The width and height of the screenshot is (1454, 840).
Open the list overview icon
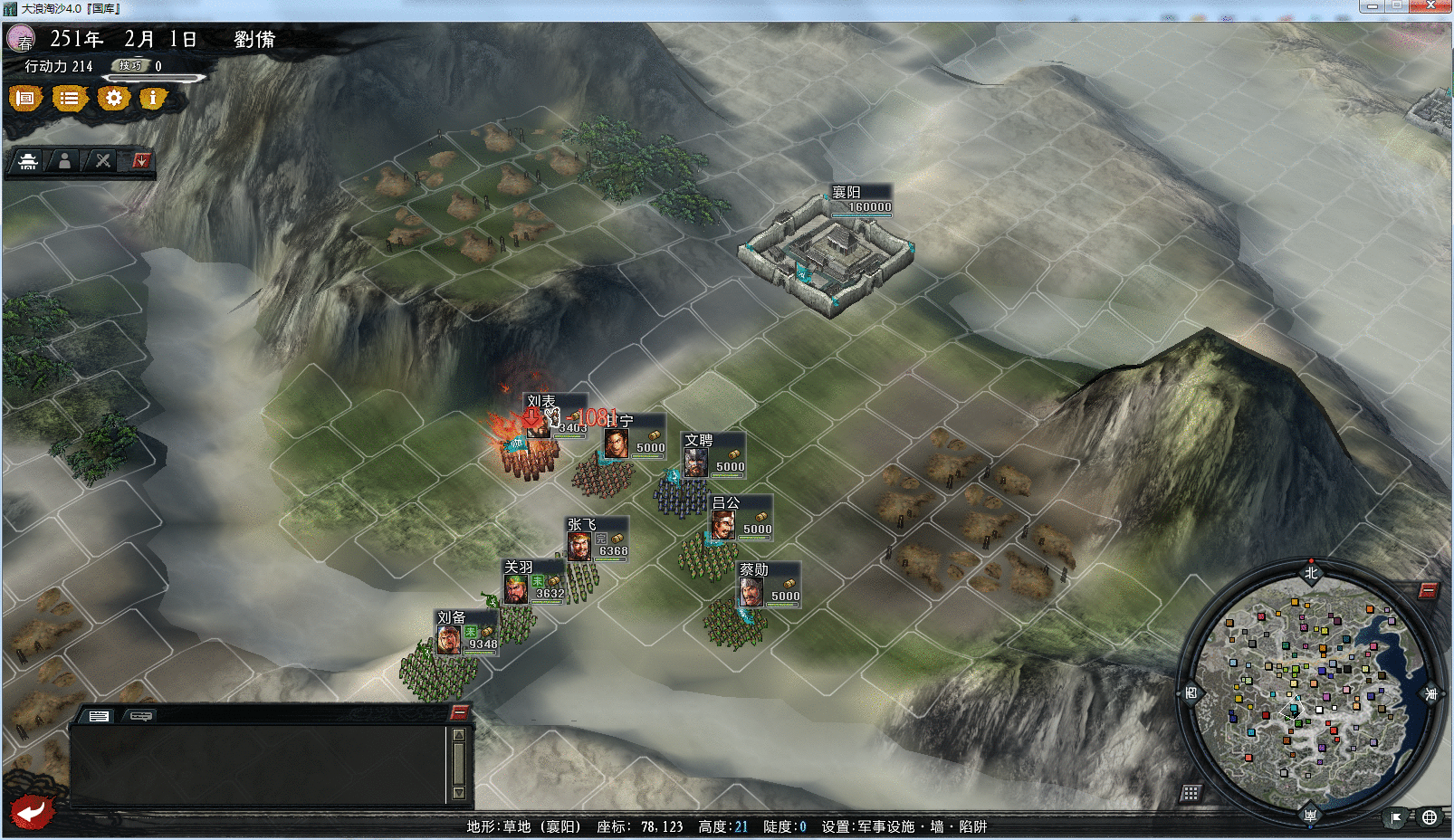[x=70, y=100]
